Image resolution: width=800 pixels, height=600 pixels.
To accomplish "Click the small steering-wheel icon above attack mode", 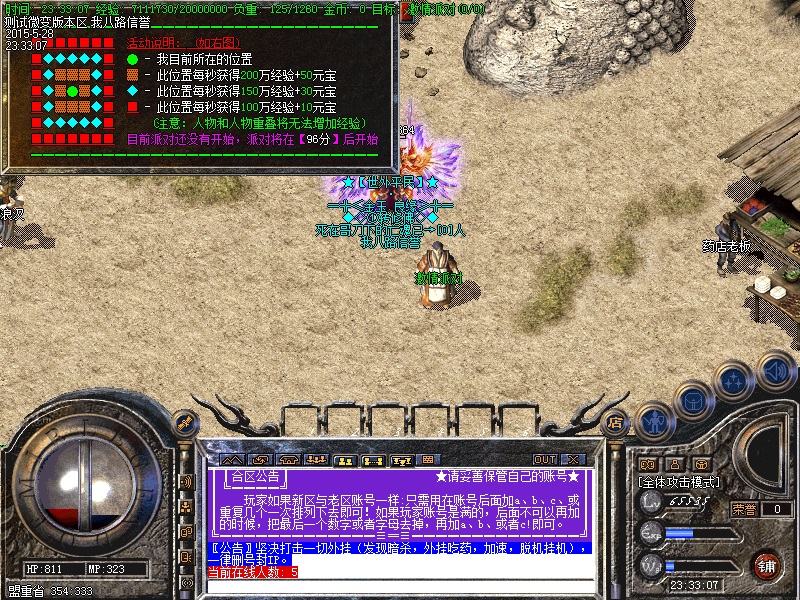I will 701,464.
